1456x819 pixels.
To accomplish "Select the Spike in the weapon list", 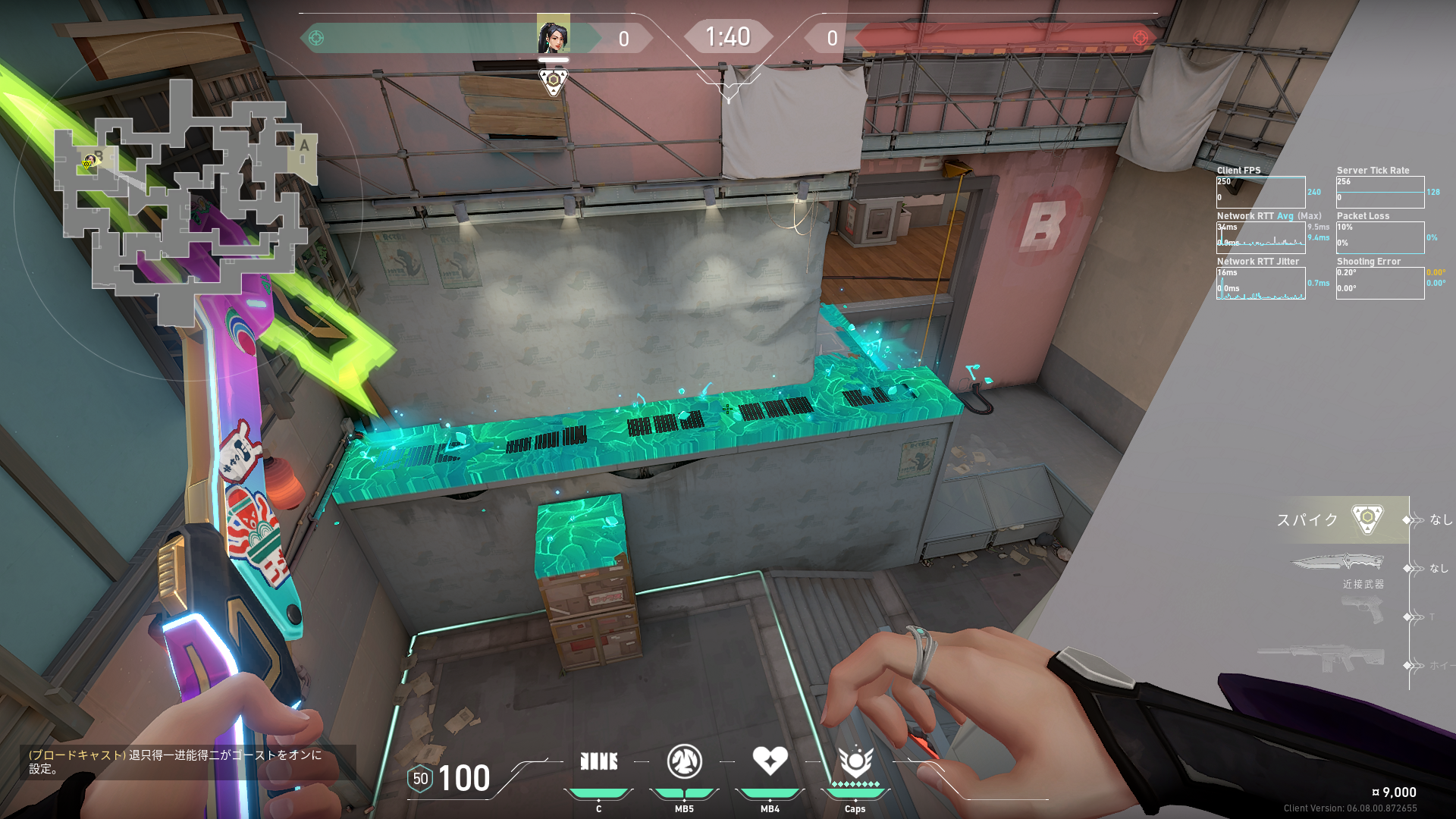I will click(1367, 519).
